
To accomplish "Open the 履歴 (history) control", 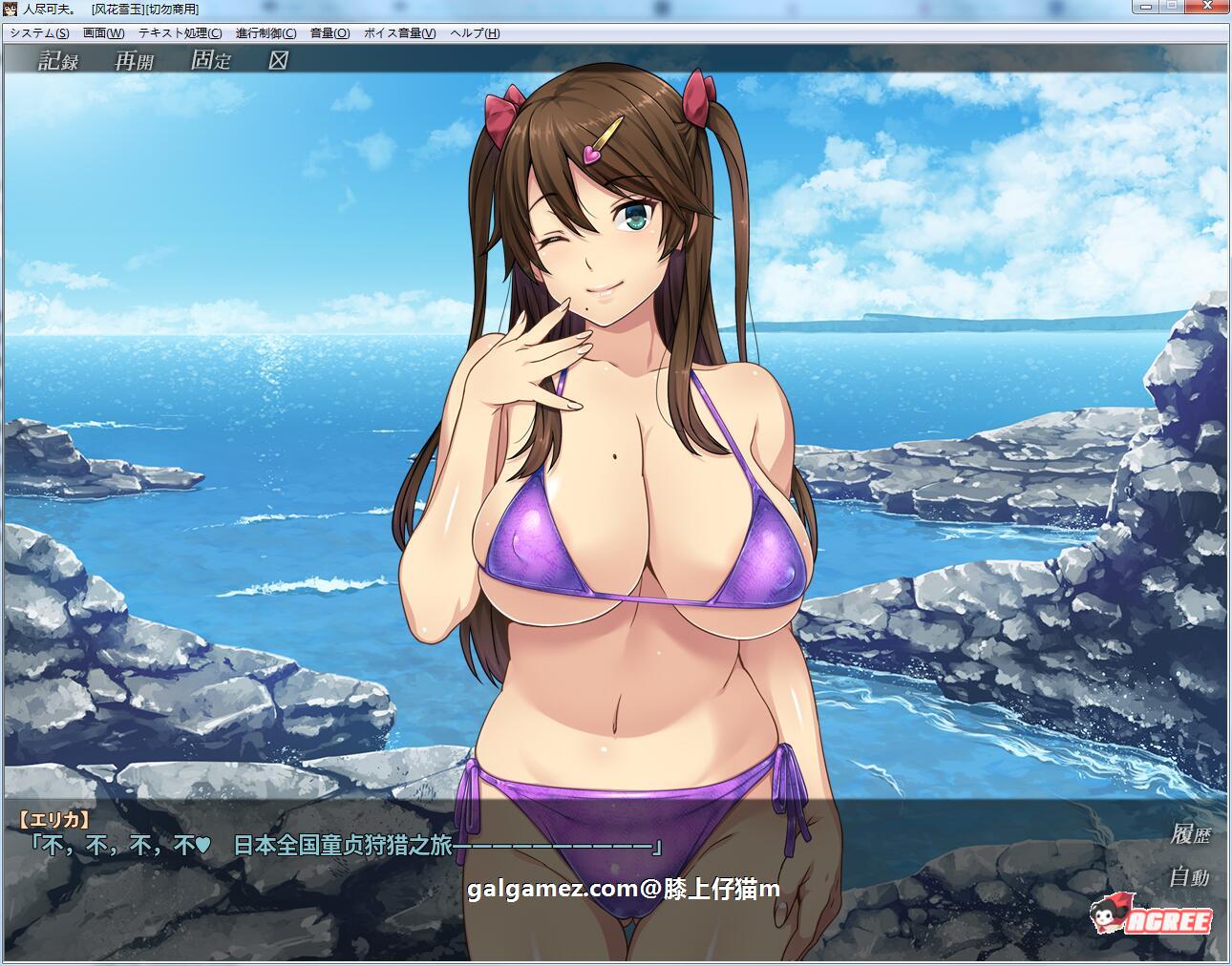I will [x=1190, y=832].
